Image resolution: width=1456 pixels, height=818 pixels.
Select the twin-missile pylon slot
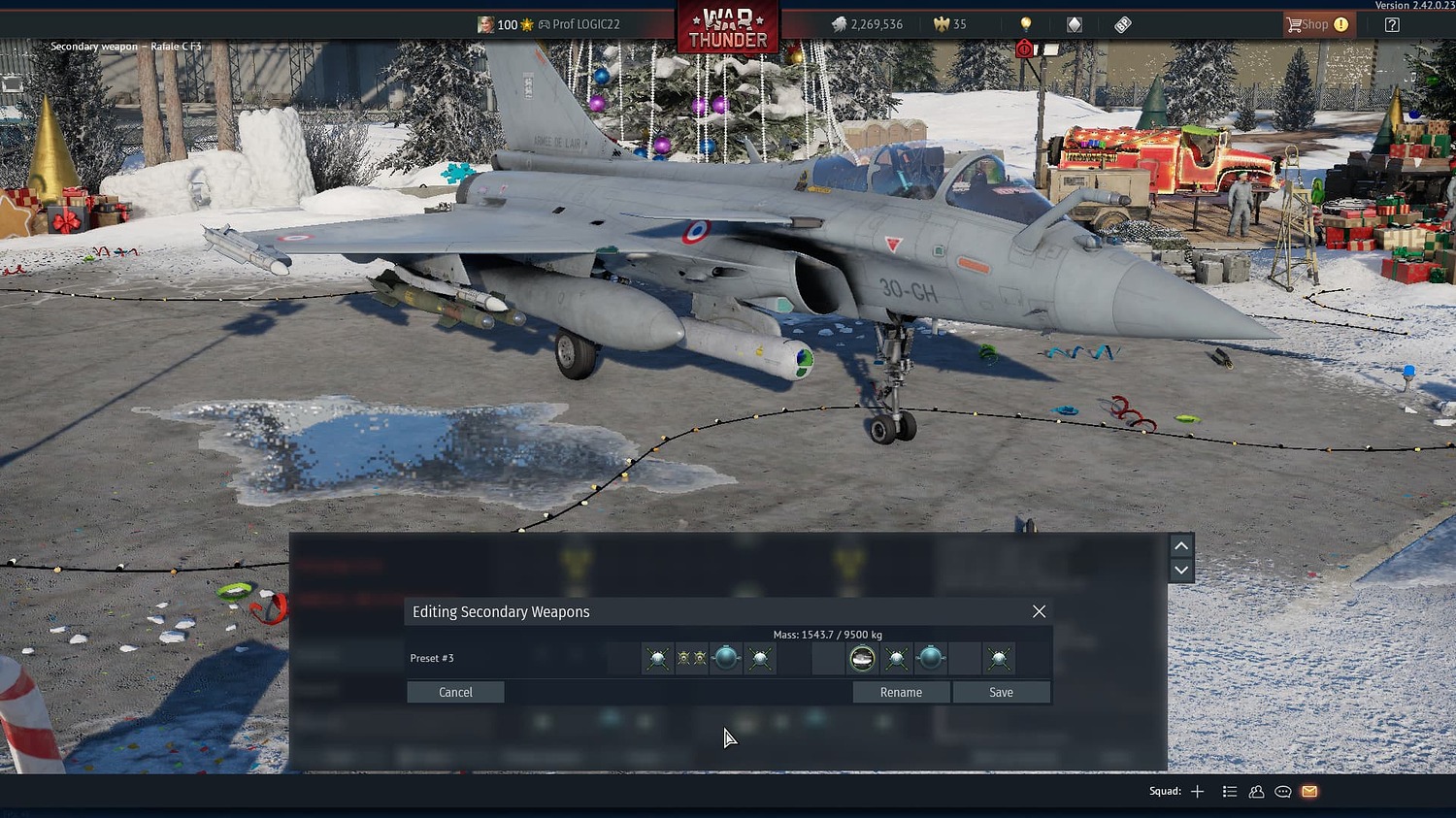(x=691, y=659)
